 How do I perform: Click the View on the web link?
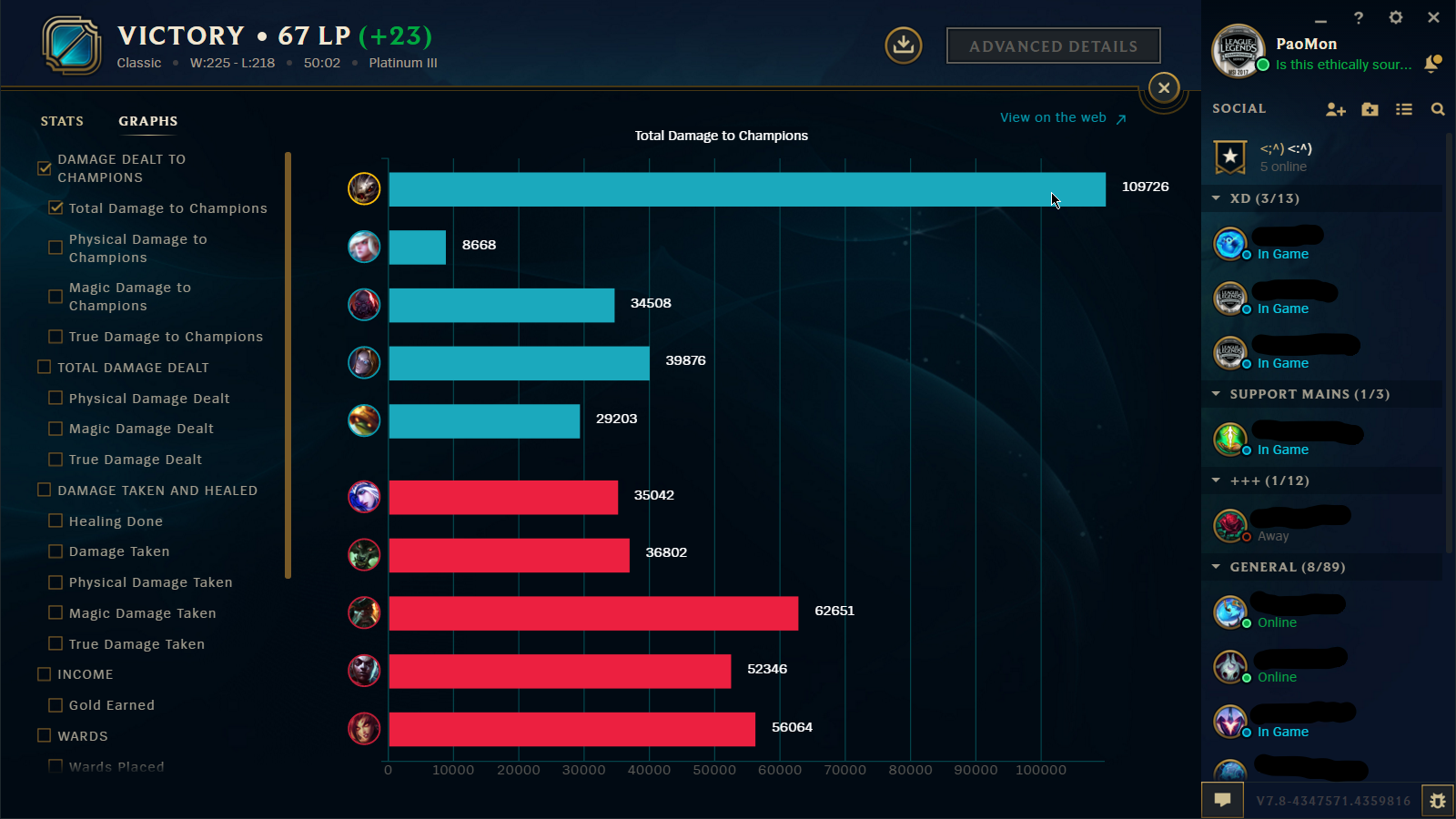tap(1053, 117)
